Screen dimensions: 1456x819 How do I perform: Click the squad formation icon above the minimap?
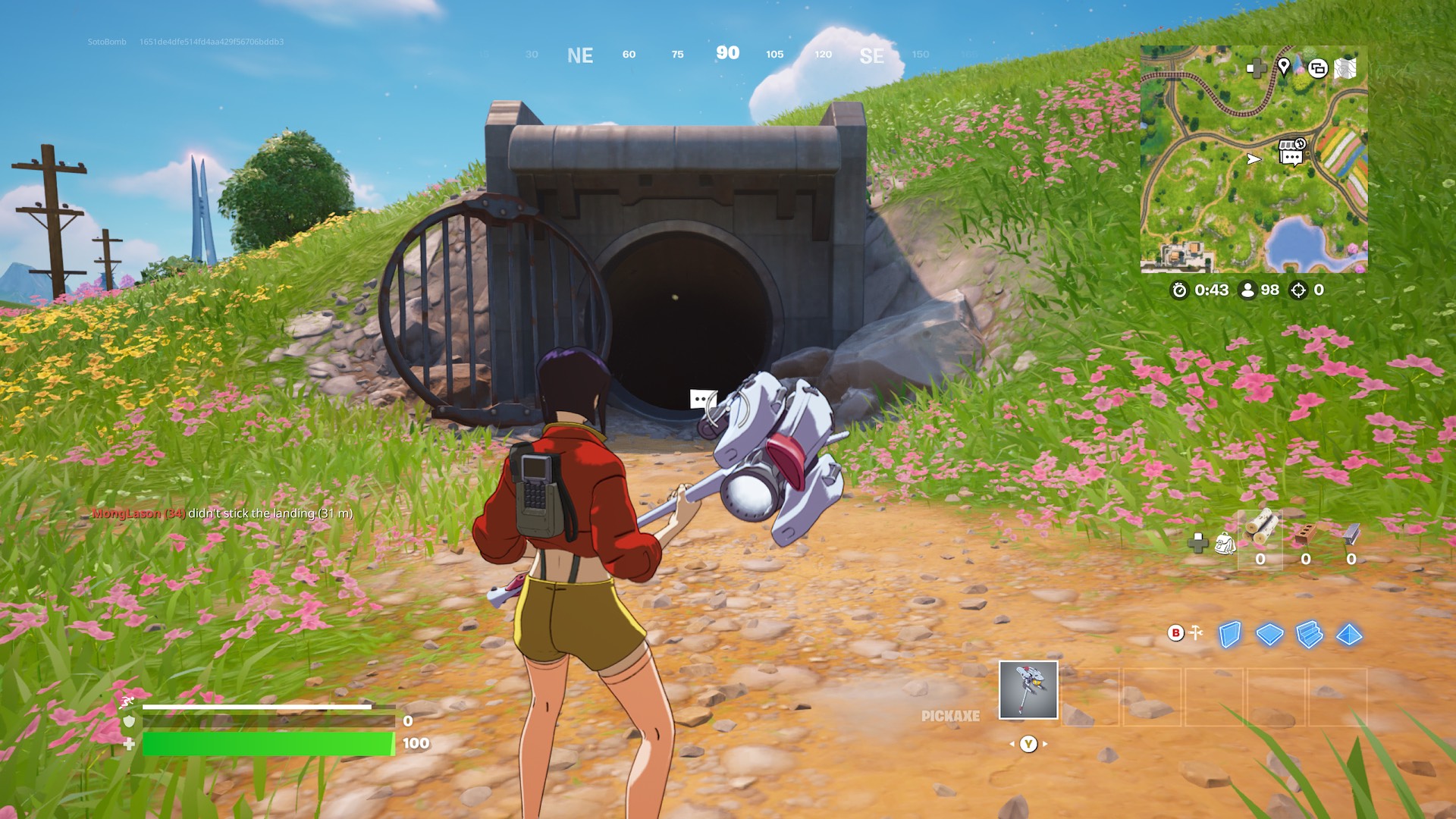coord(1317,68)
